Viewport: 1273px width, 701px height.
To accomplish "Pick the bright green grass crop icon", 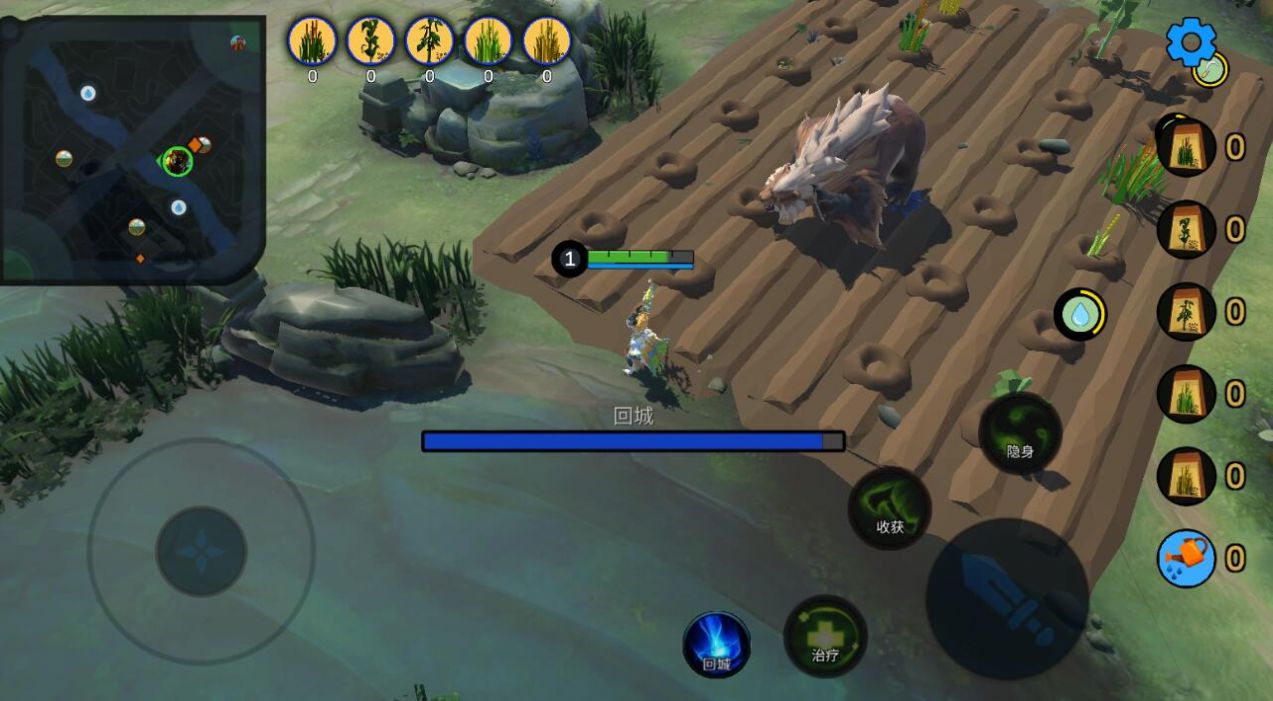I will point(488,41).
